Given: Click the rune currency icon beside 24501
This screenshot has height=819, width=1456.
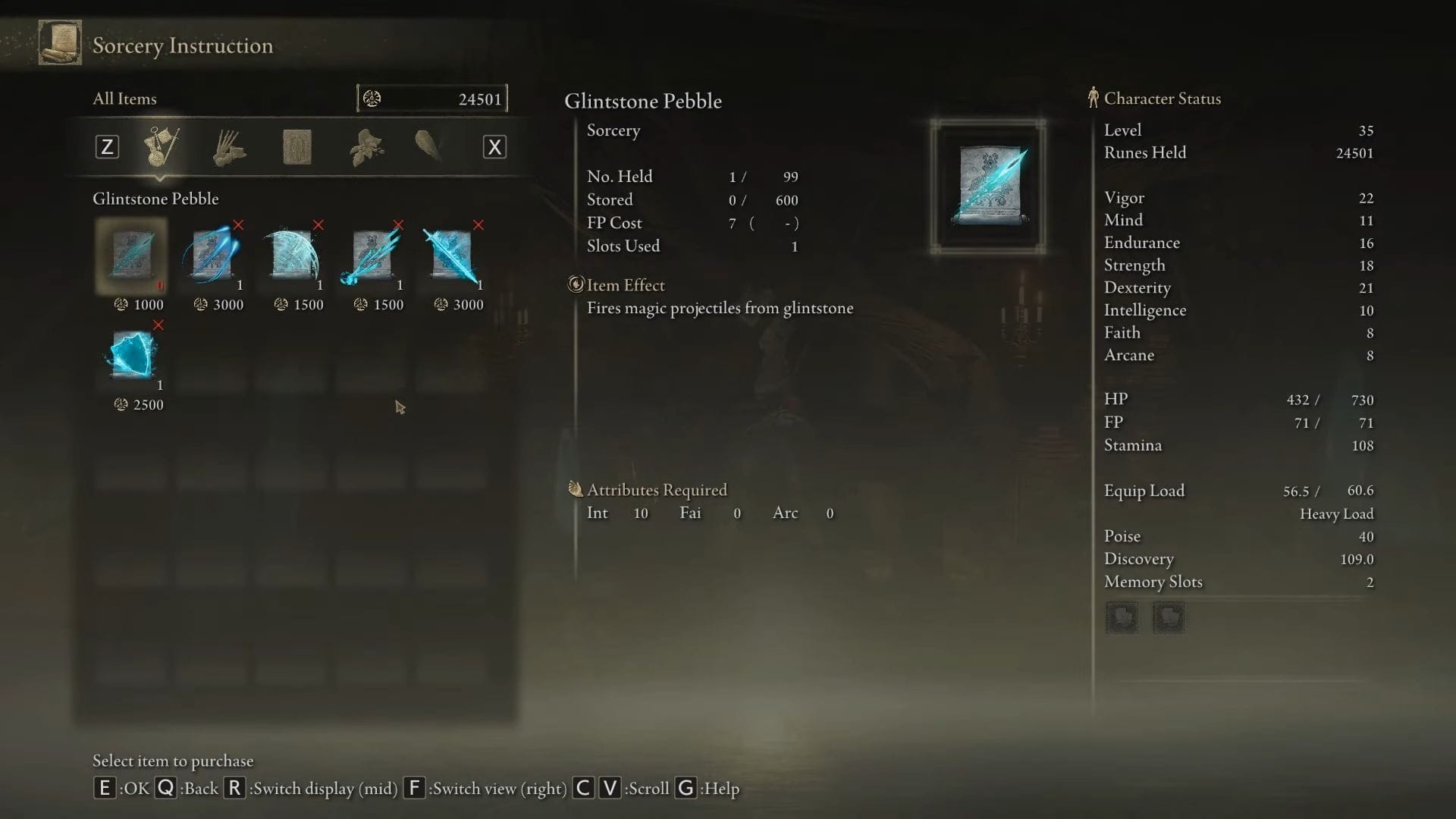Looking at the screenshot, I should [373, 98].
